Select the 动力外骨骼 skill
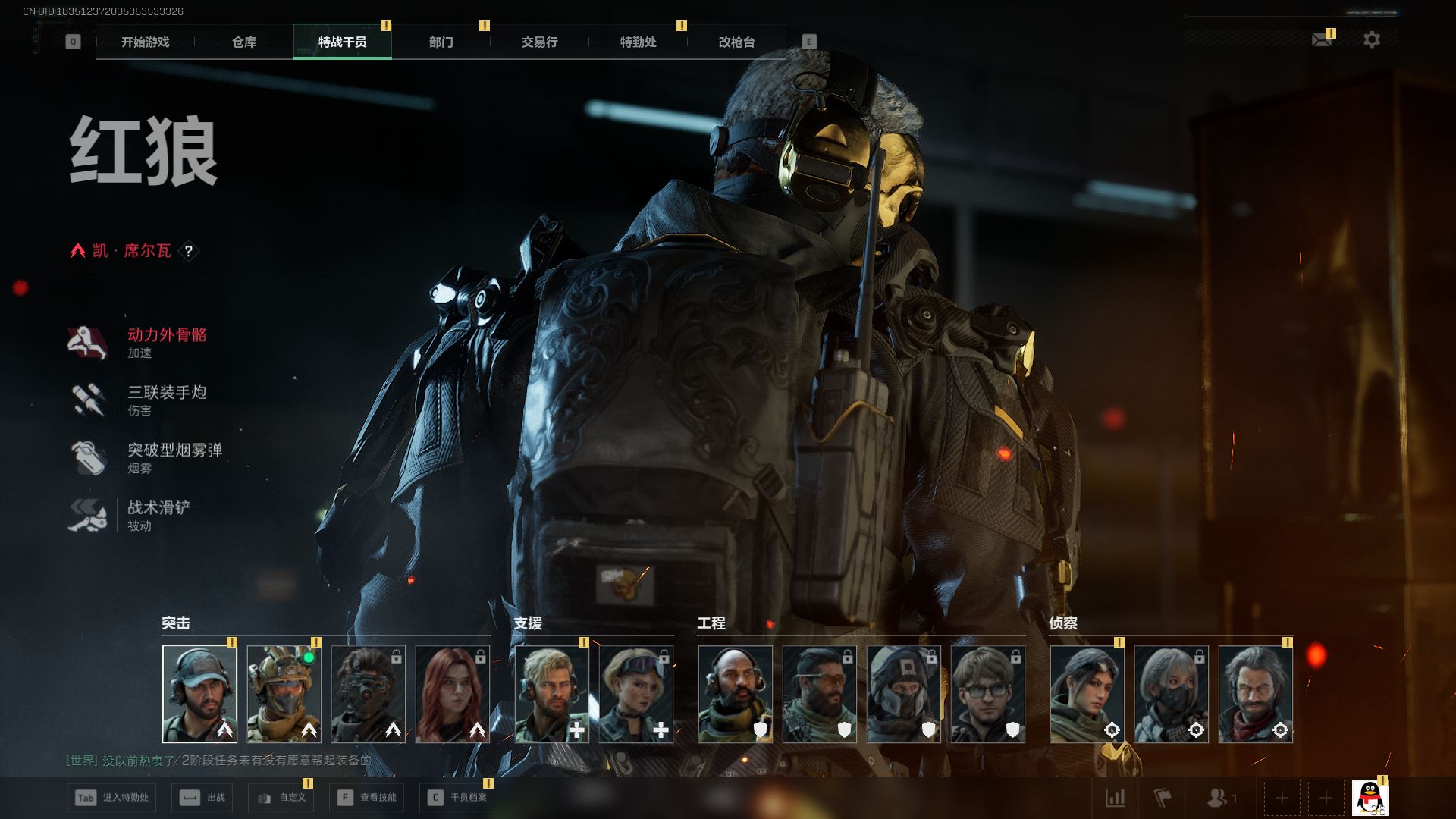1456x819 pixels. [167, 342]
